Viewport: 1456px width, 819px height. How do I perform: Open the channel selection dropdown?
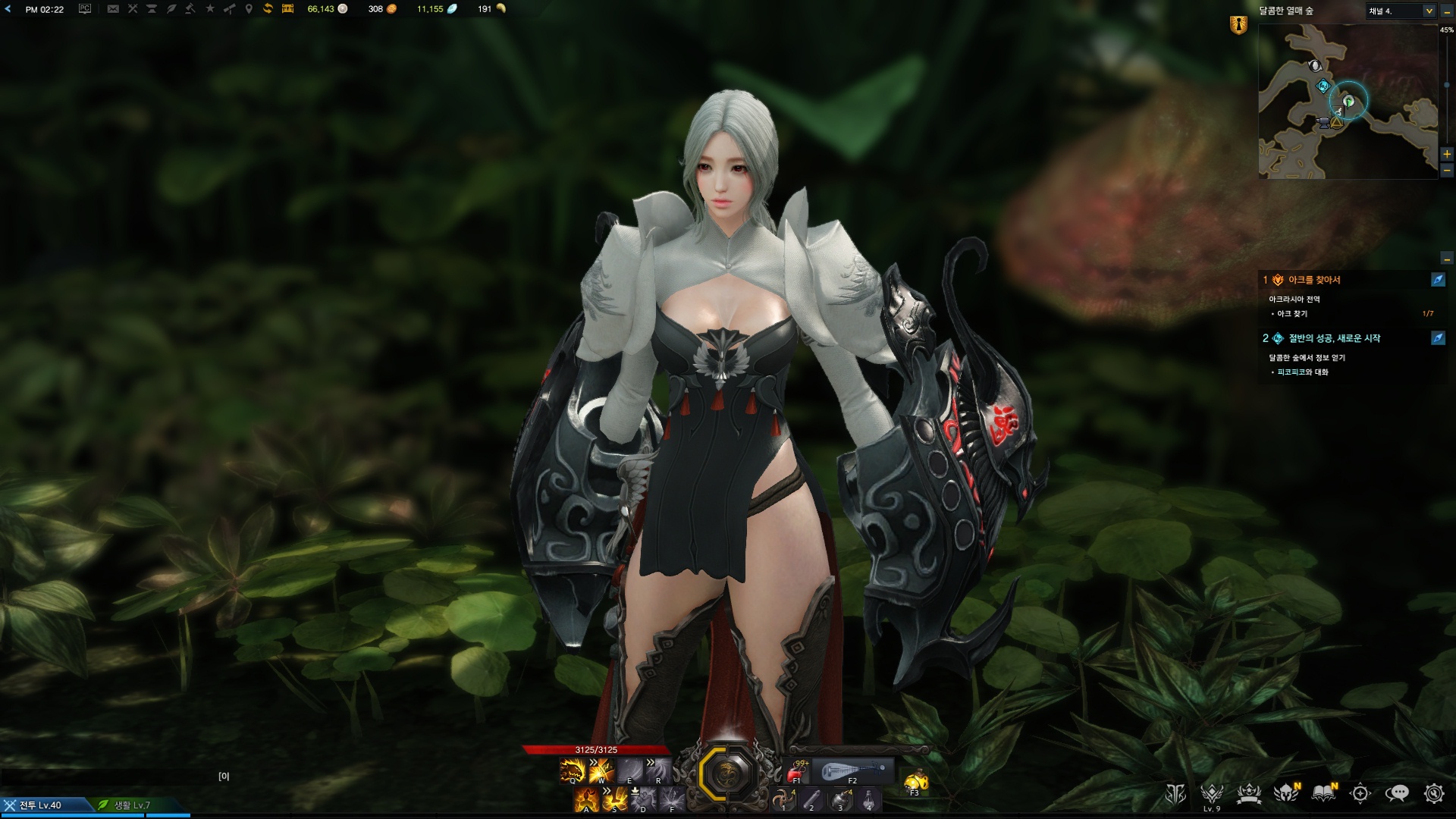(1429, 11)
